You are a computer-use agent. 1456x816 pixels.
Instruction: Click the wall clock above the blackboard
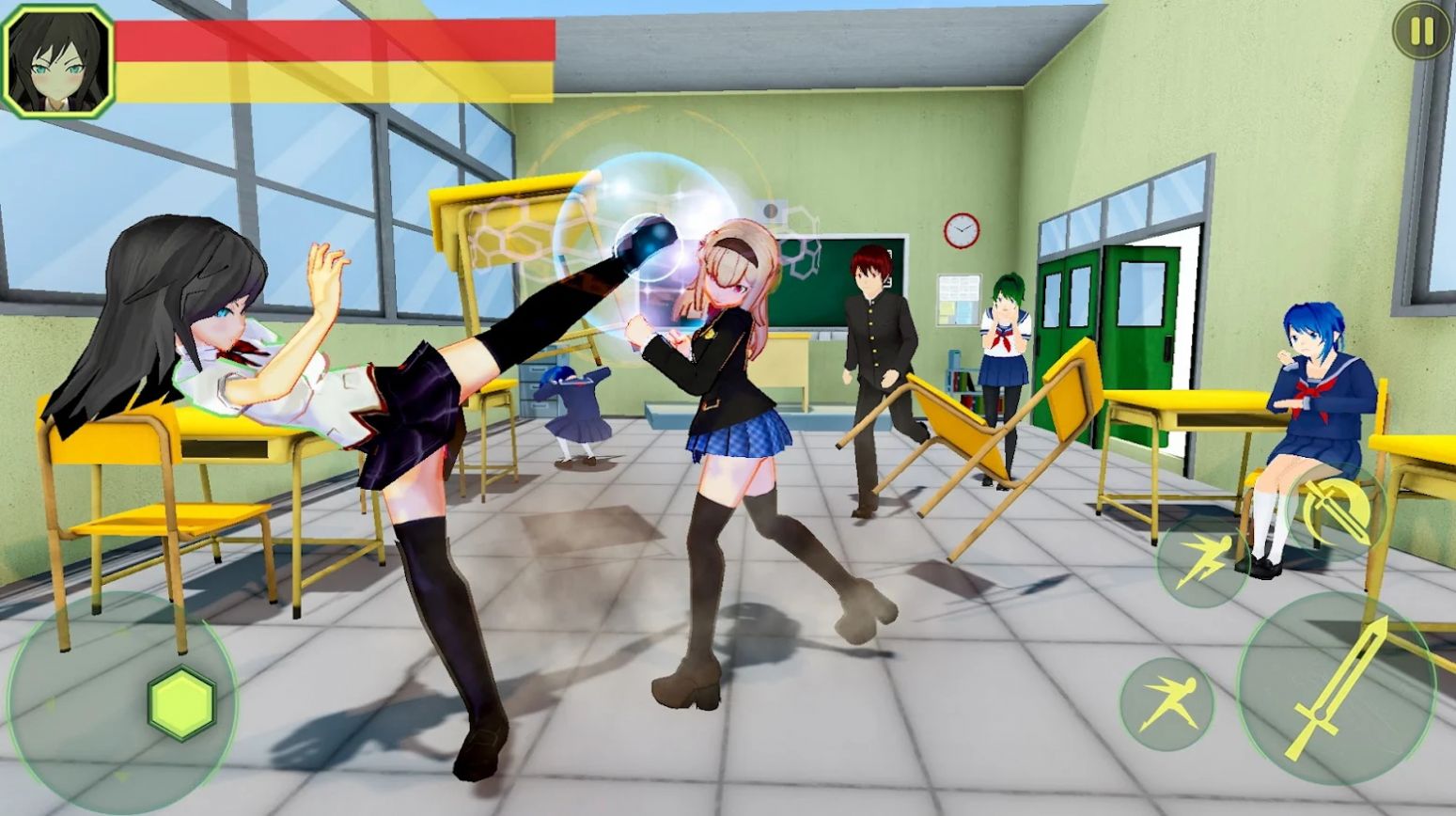coord(960,228)
